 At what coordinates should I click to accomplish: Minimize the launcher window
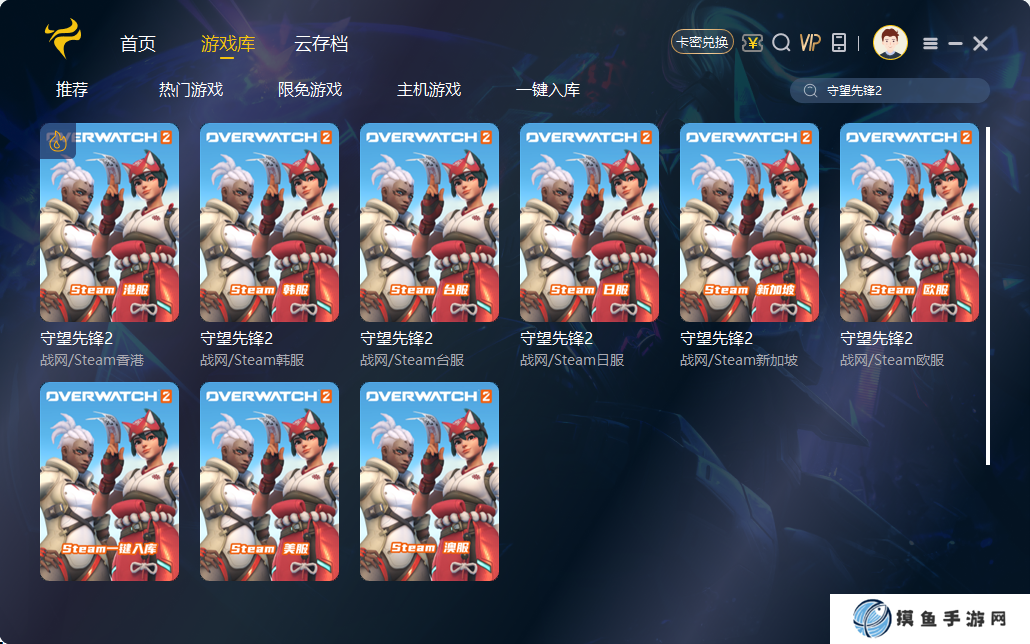tap(955, 43)
